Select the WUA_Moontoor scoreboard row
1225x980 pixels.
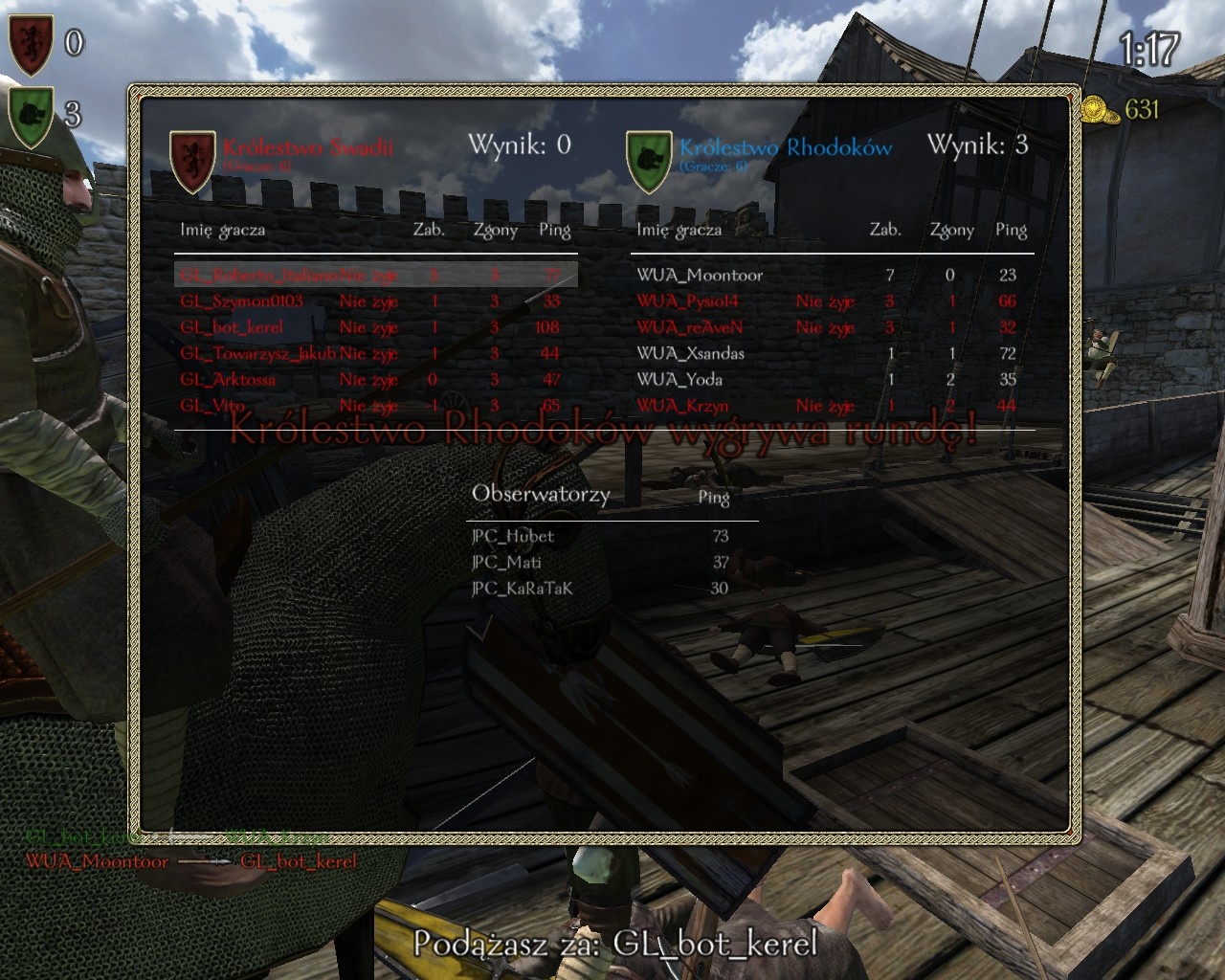tap(700, 276)
